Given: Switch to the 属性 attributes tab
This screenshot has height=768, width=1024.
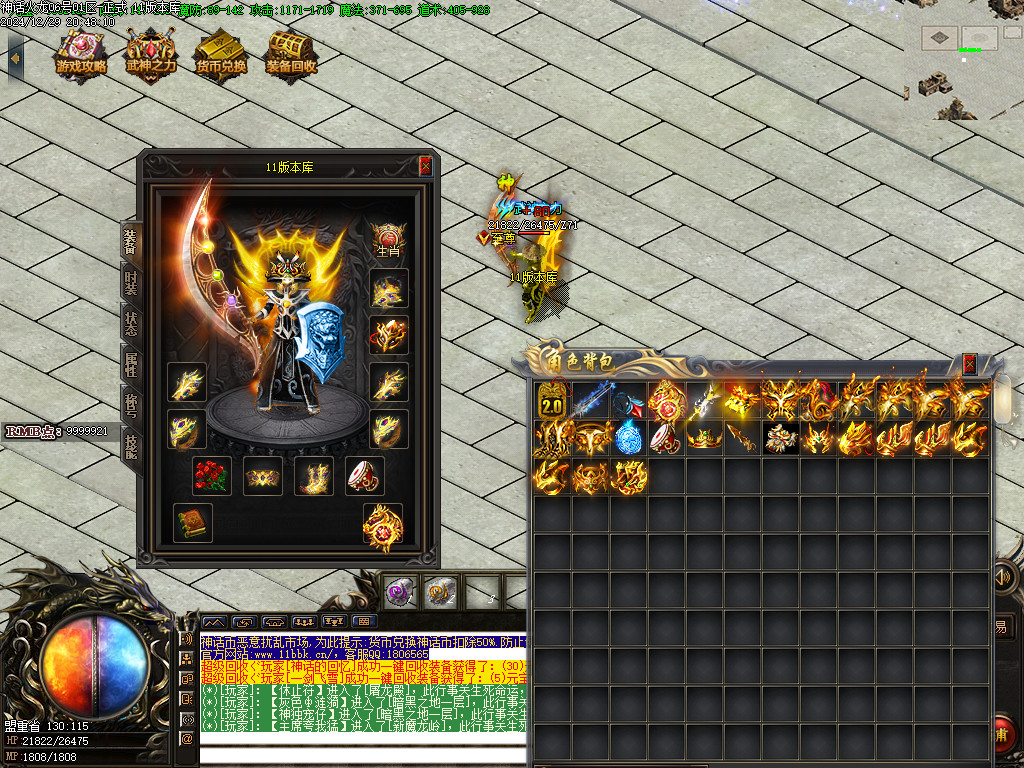Looking at the screenshot, I should (x=131, y=364).
